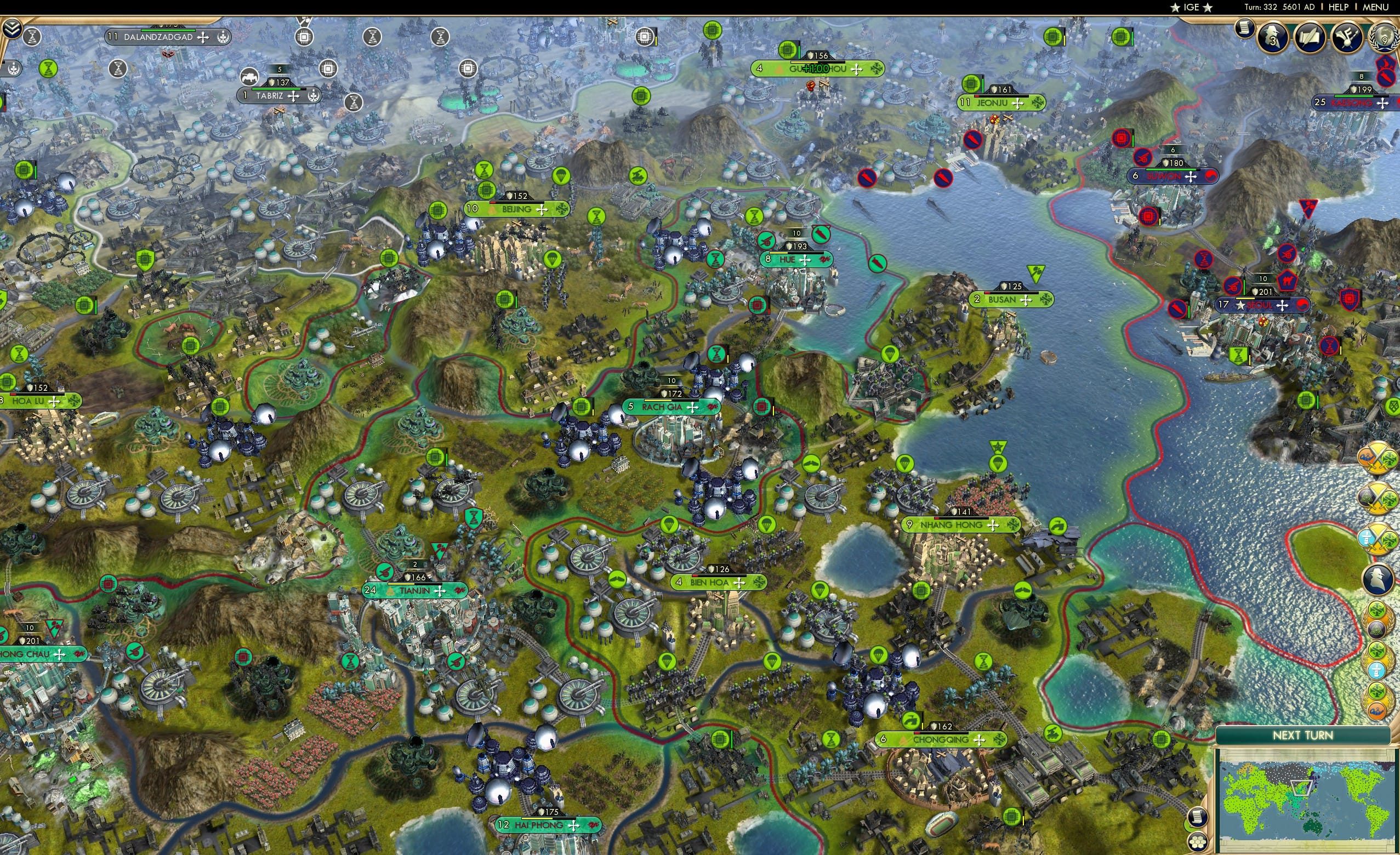1400x855 pixels.
Task: Toggle the hex grid button under the minimap
Action: pyautogui.click(x=1197, y=842)
